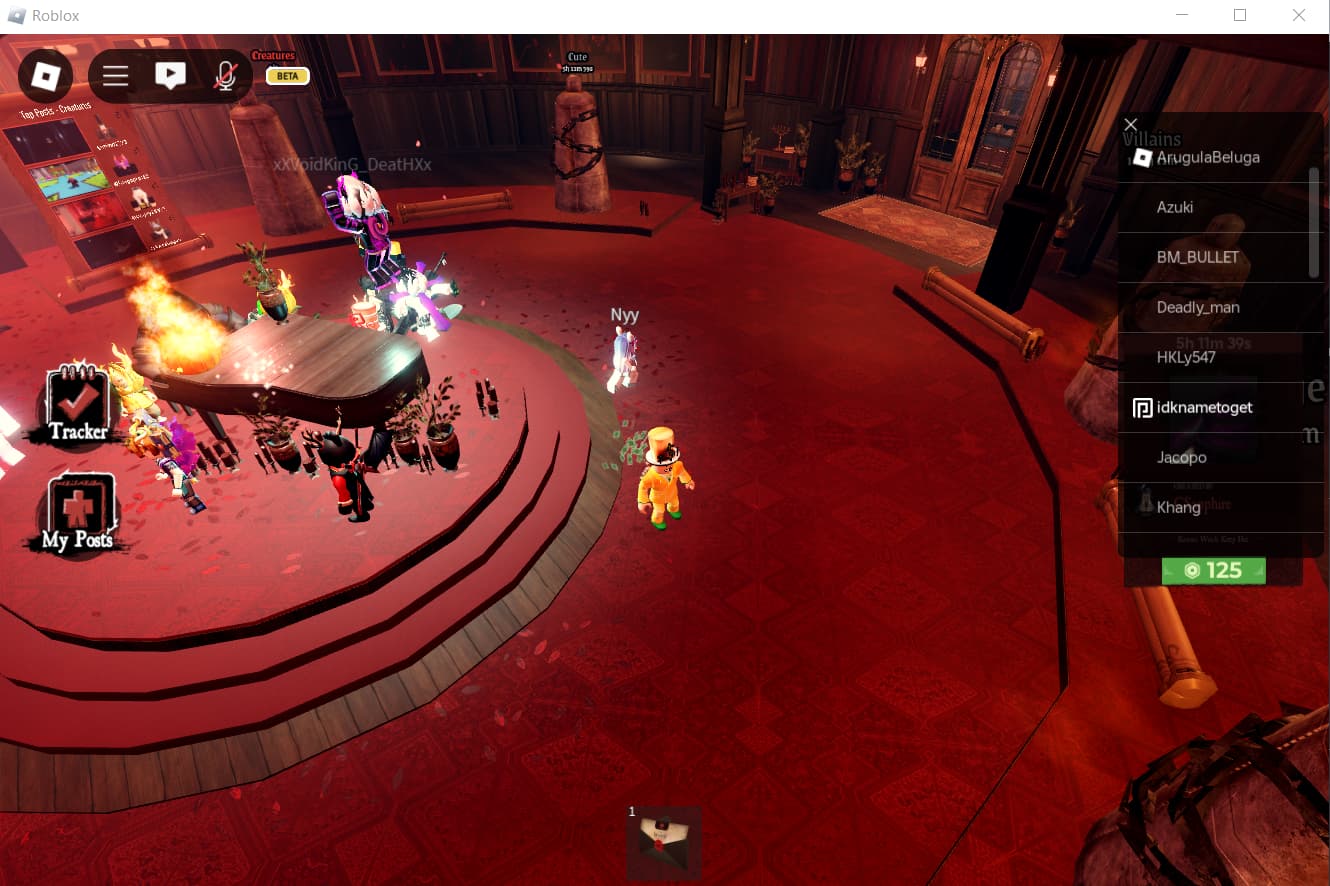Viewport: 1330px width, 886px height.
Task: Choose BM_BULLET from the player list
Action: (x=1197, y=258)
